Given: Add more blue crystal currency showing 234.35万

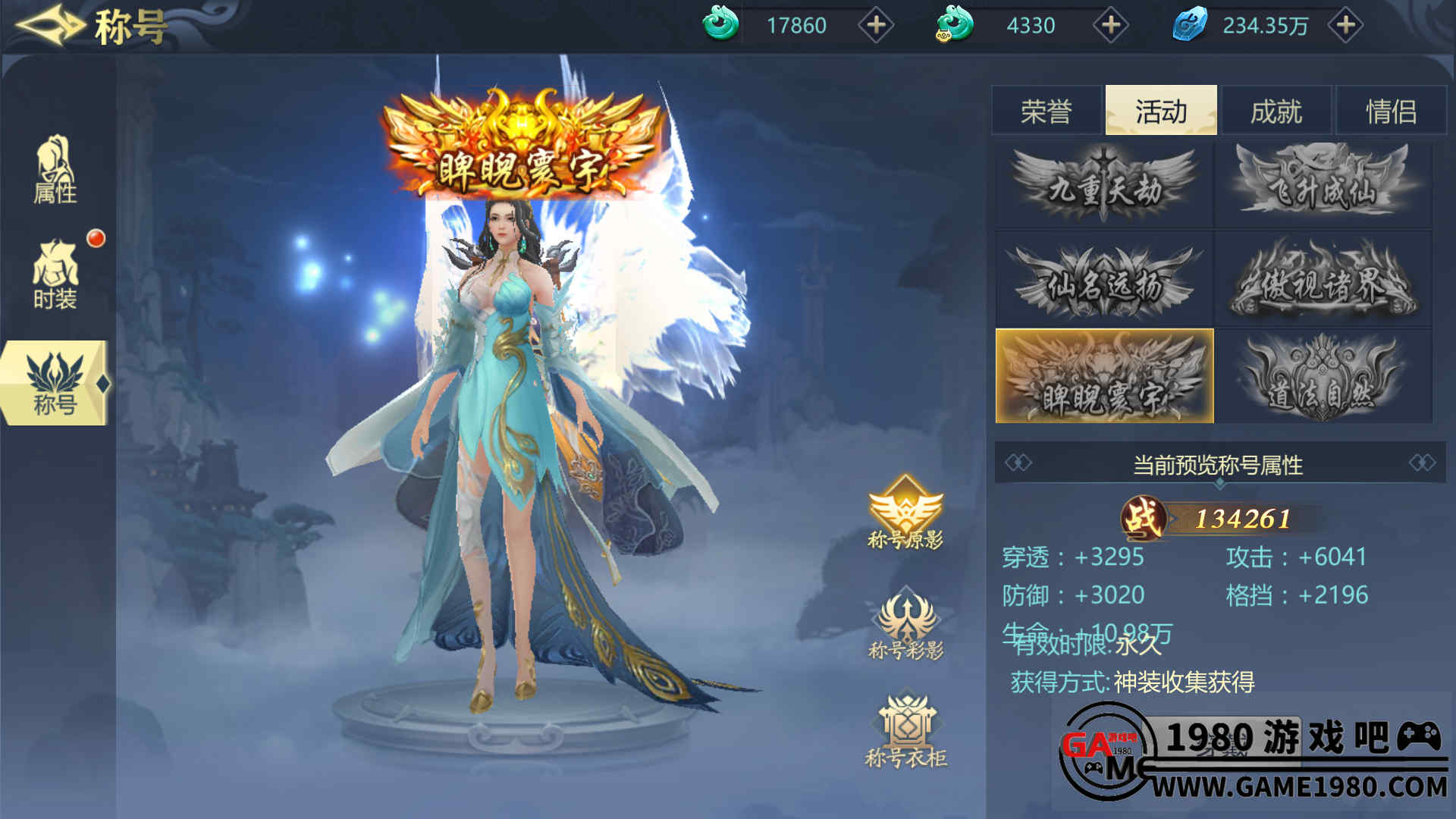Looking at the screenshot, I should coord(1346,25).
